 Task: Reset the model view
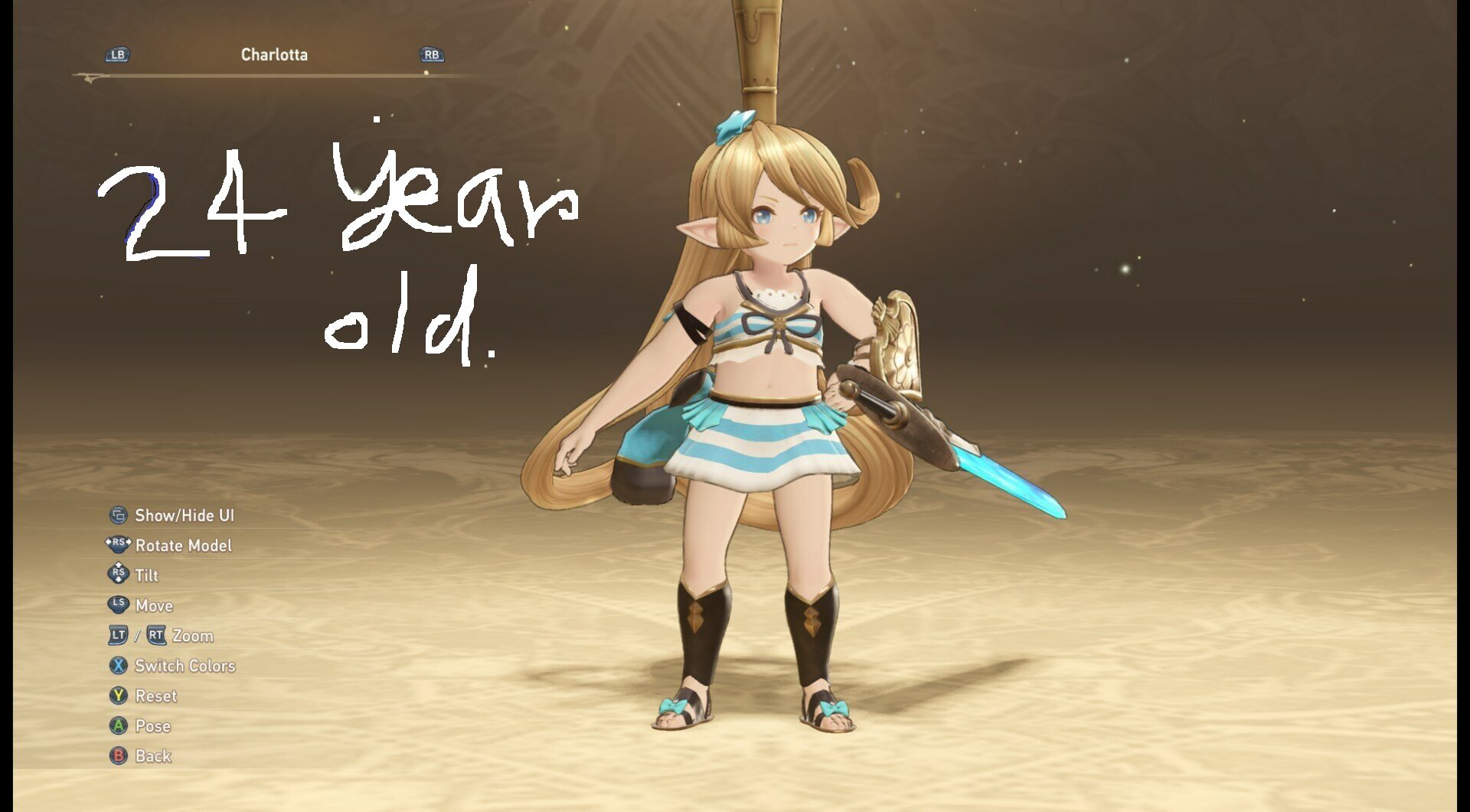pos(155,696)
